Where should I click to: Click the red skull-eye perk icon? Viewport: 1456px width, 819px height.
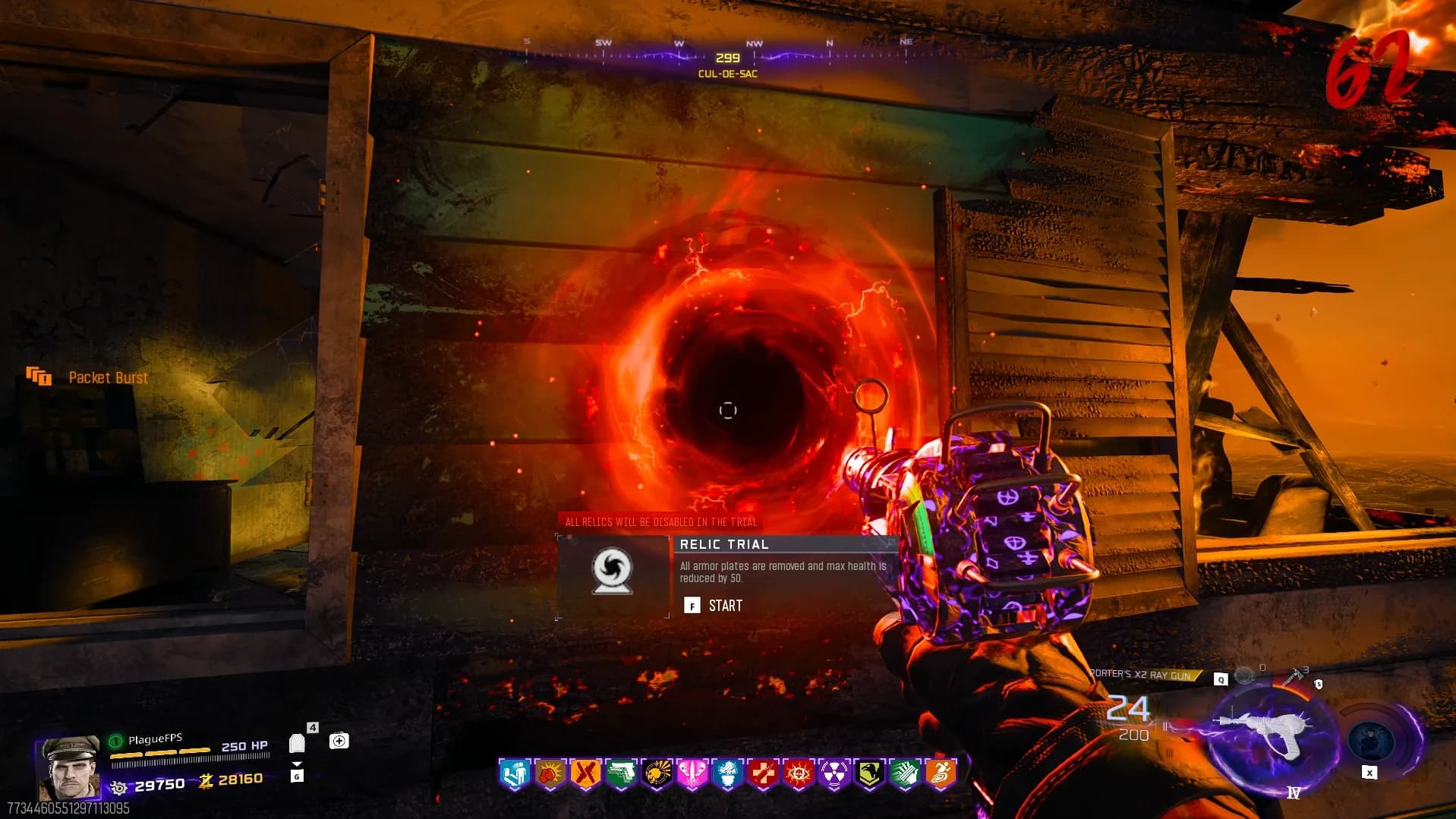(799, 774)
